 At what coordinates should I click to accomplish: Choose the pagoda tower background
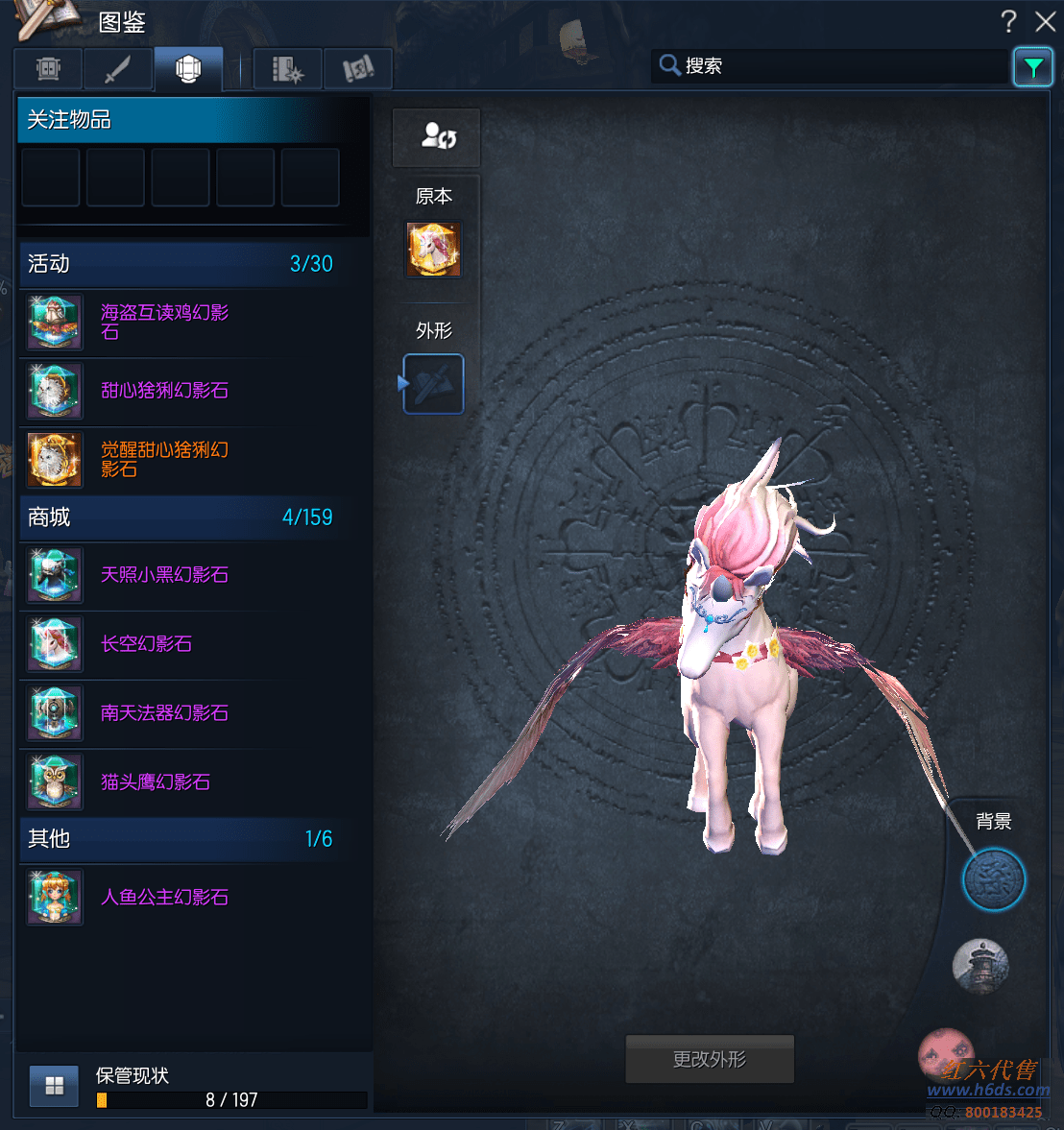pos(980,966)
